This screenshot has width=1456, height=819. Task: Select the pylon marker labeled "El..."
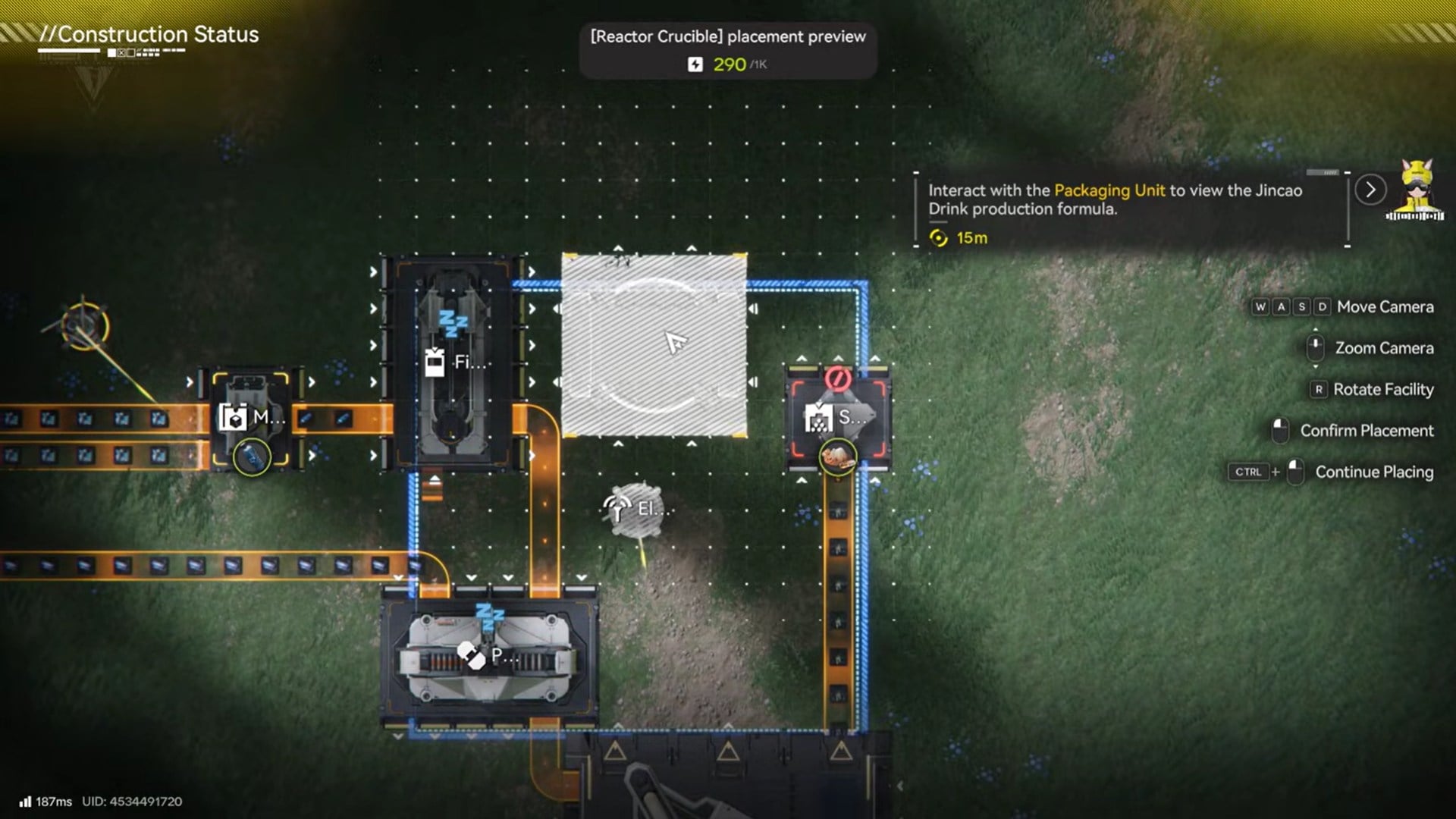coord(636,509)
